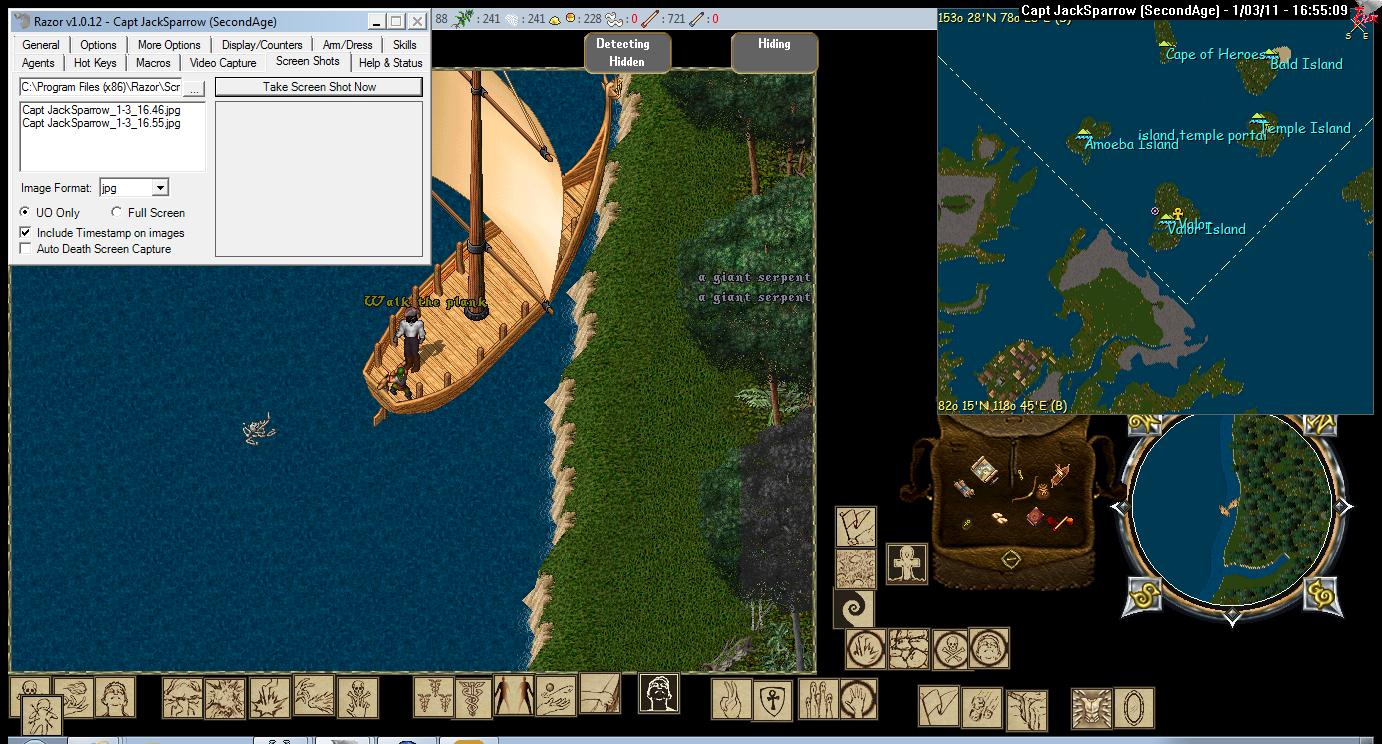Toggle Include Timestamp on images

click(x=26, y=233)
